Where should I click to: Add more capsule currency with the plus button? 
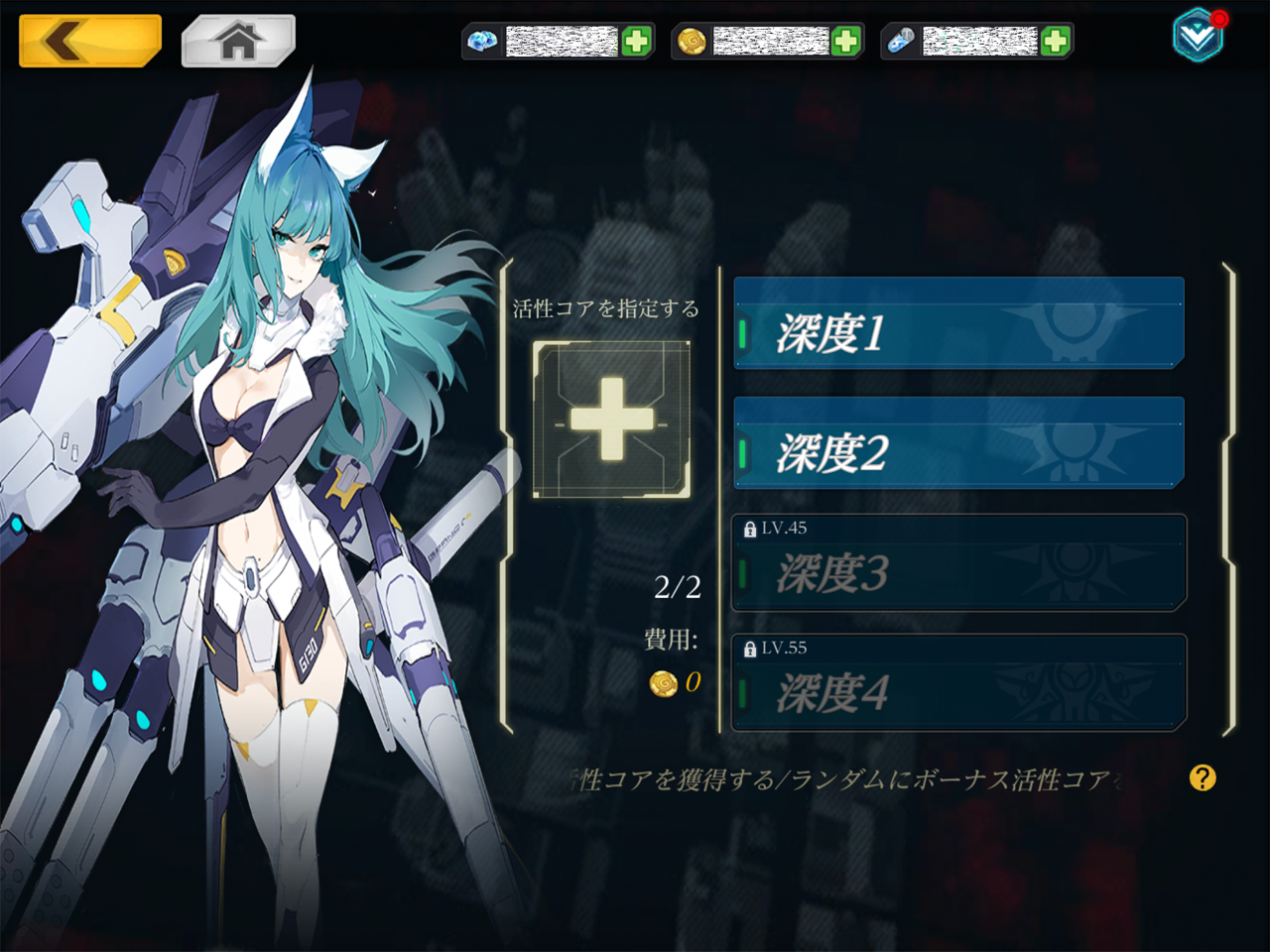(1056, 42)
